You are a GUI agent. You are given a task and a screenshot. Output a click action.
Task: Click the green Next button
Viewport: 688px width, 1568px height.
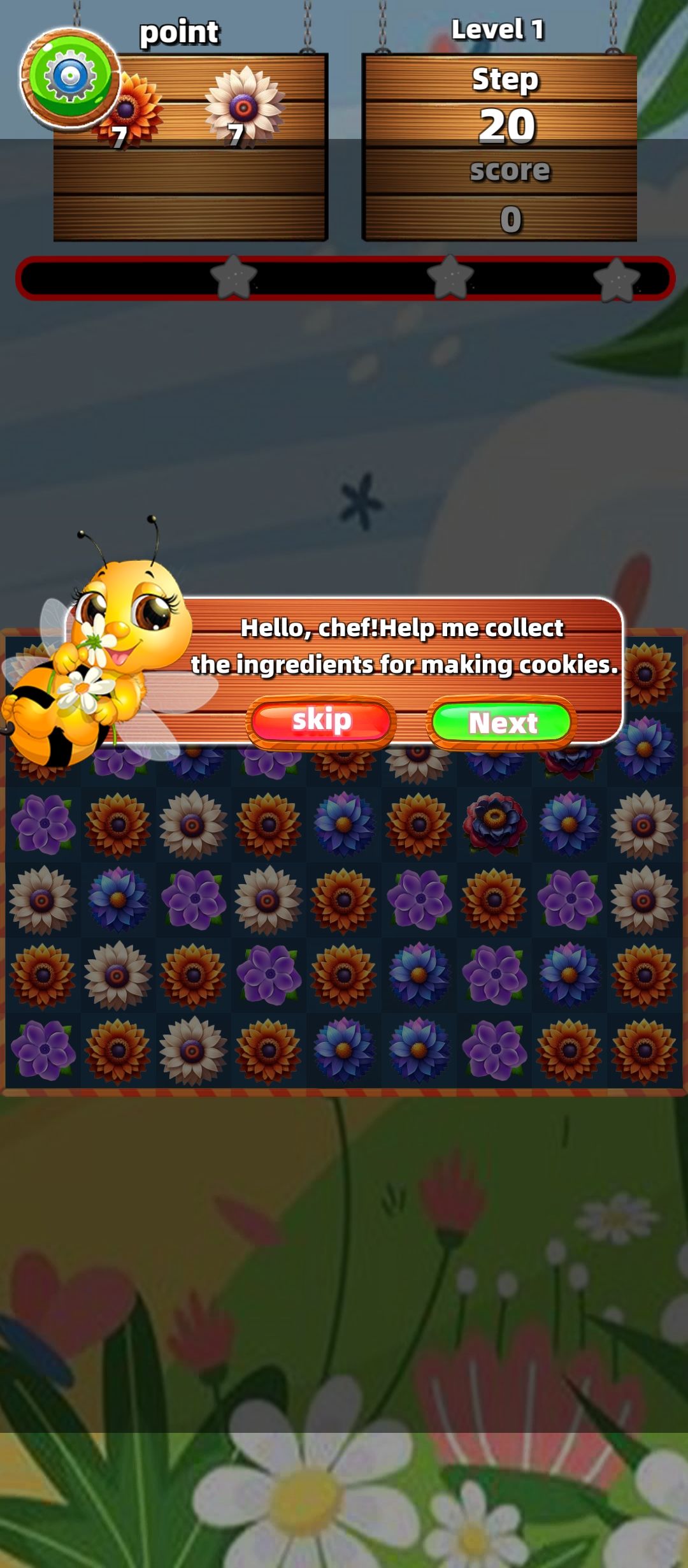click(501, 722)
